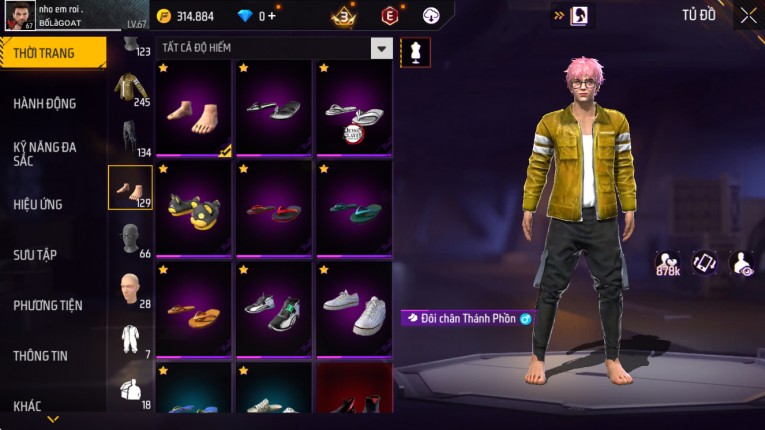Go to the SƯU TẬP tab

pos(35,255)
